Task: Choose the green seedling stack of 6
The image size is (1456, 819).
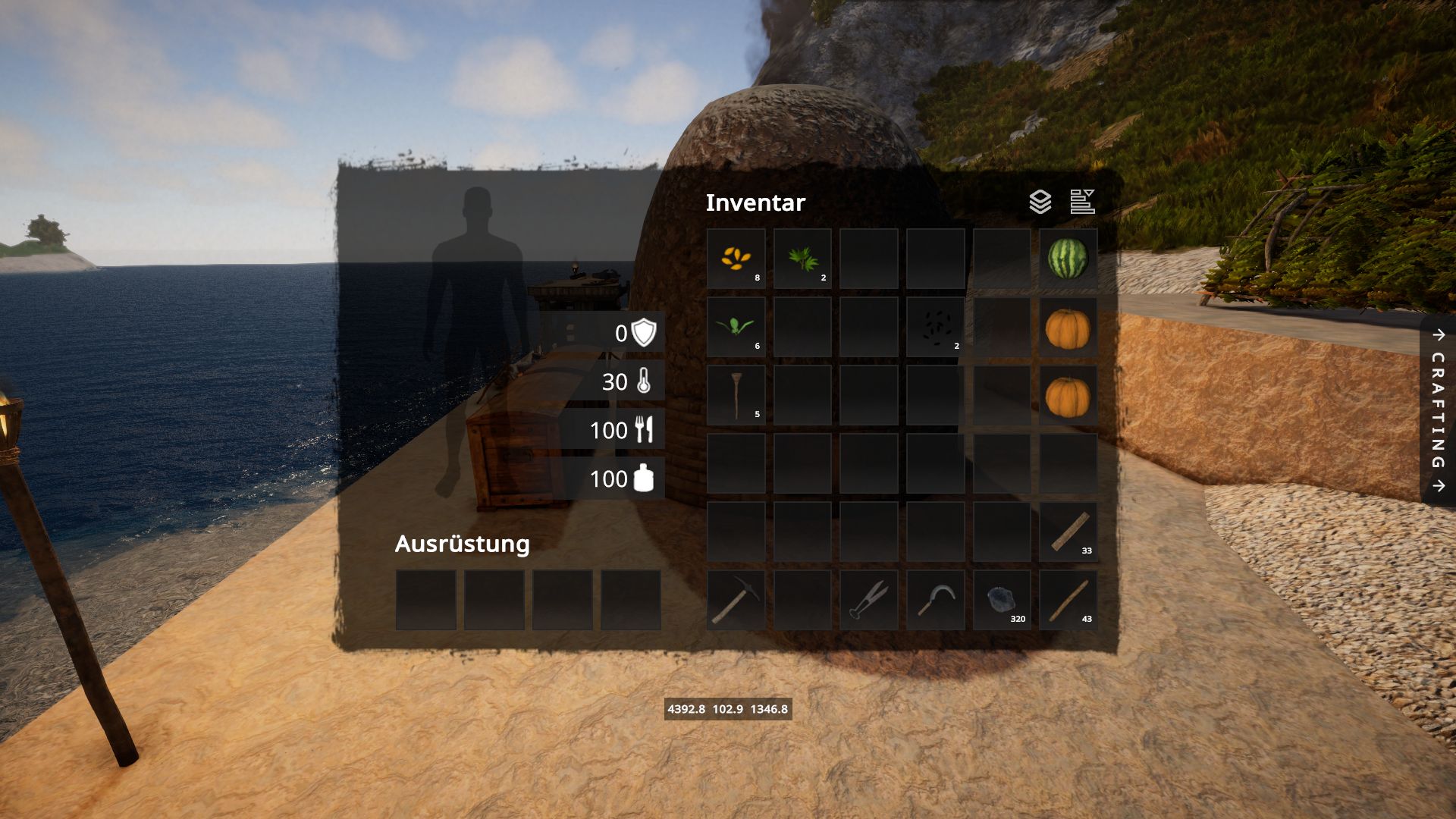Action: (736, 327)
